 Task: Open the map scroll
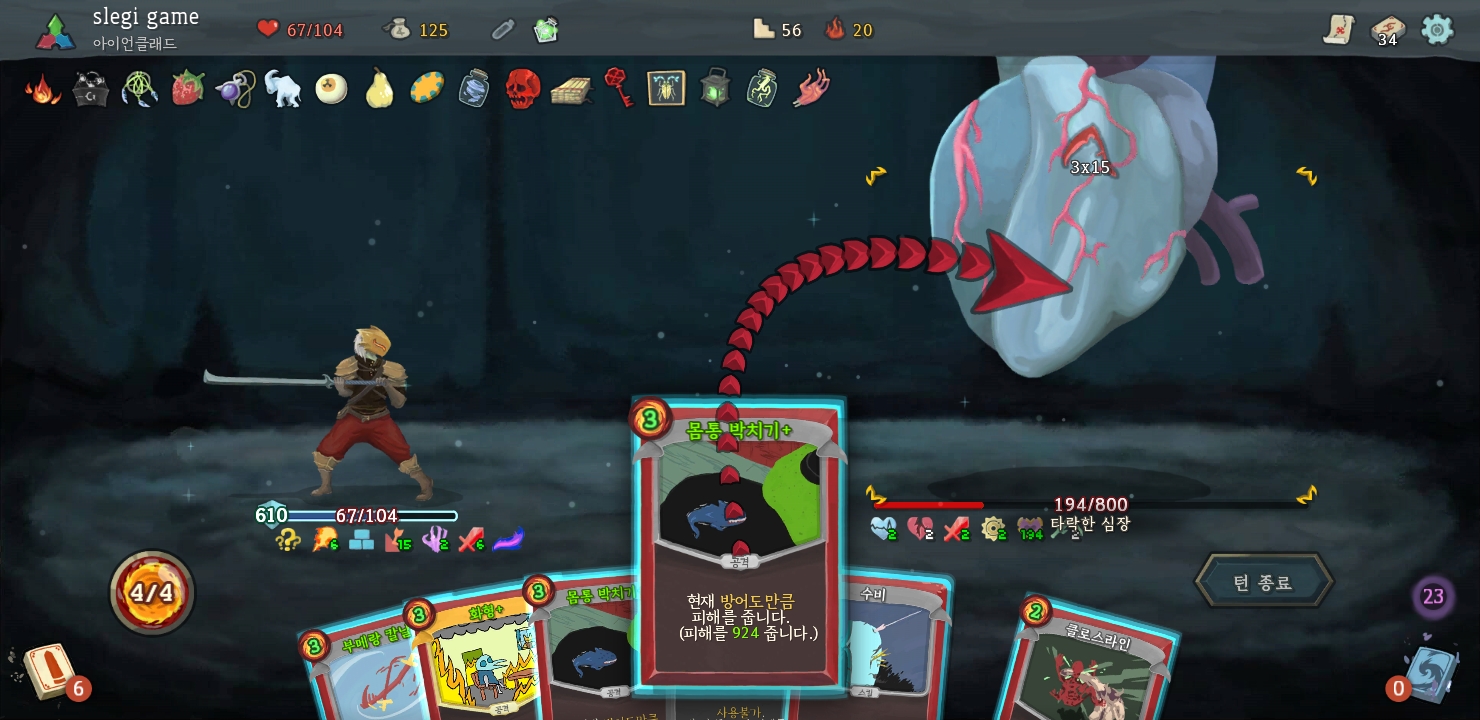pos(1338,29)
